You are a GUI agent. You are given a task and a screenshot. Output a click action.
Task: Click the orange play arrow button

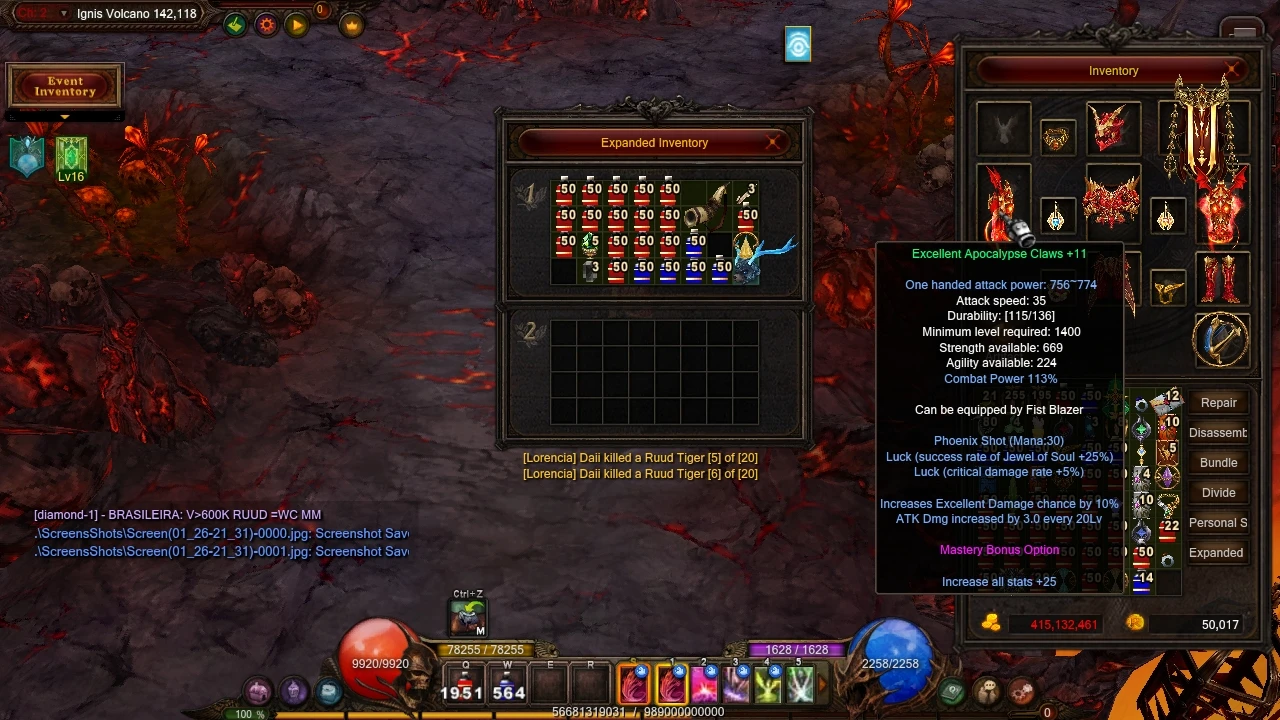[297, 26]
